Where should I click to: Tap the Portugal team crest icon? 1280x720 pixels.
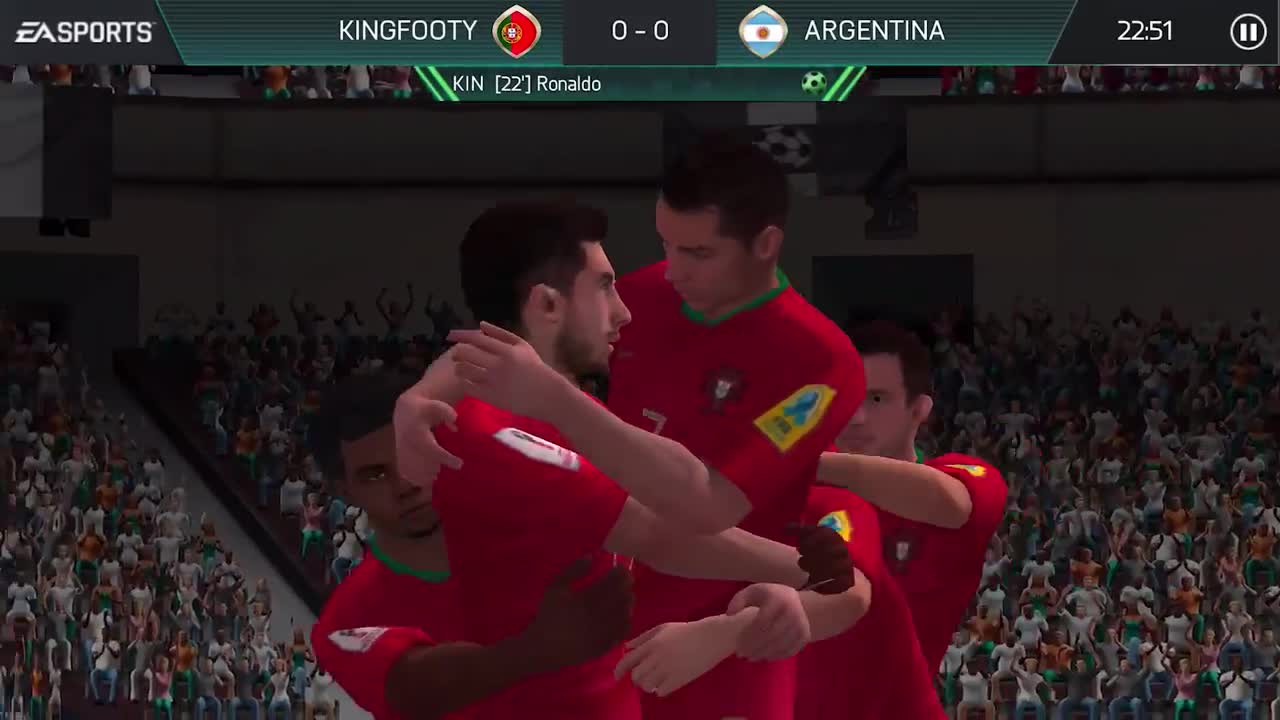[516, 31]
